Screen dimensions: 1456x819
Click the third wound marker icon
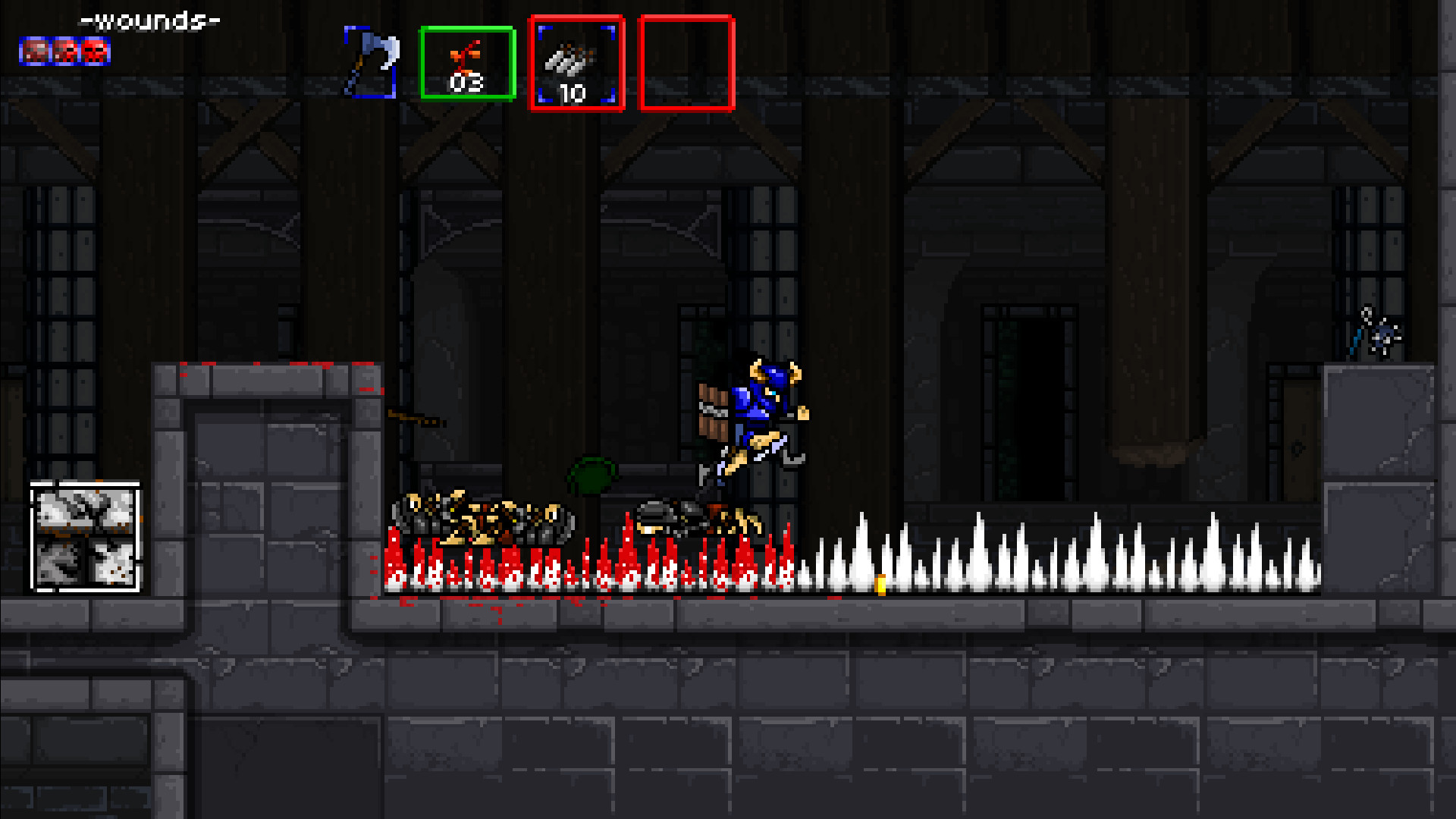pyautogui.click(x=95, y=53)
